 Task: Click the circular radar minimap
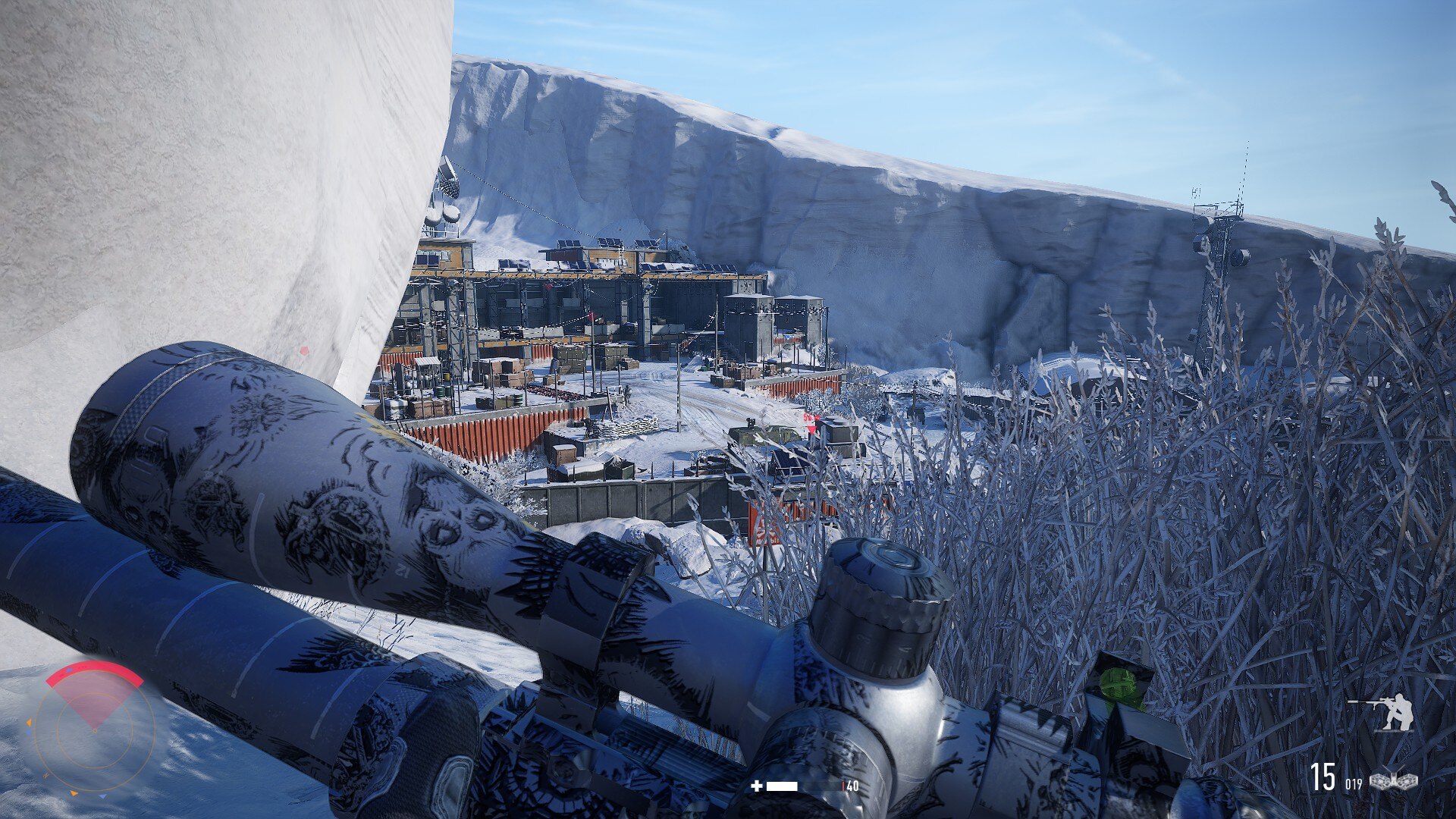click(94, 730)
